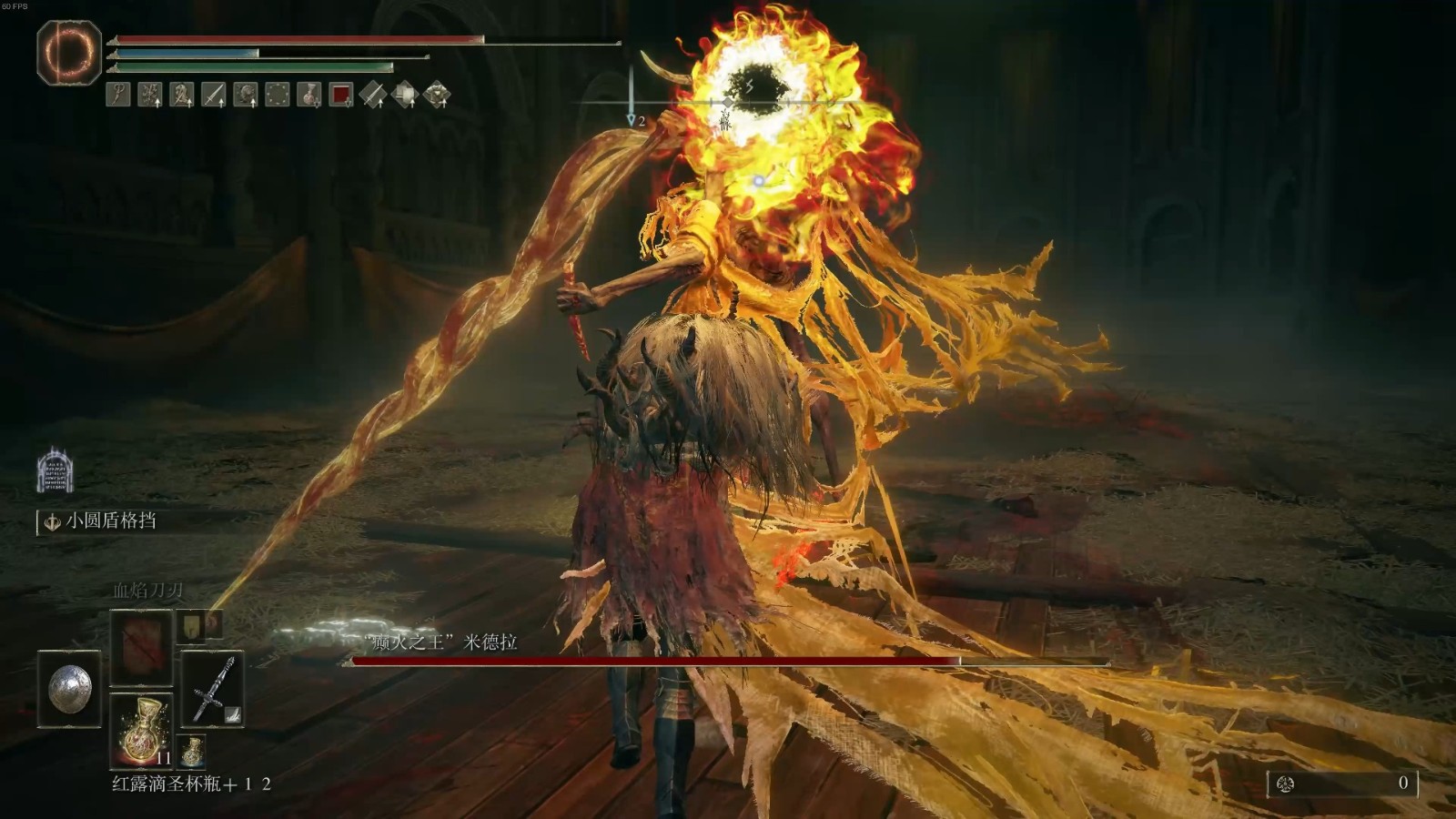
Task: Select the small round shield slot
Action: [69, 688]
